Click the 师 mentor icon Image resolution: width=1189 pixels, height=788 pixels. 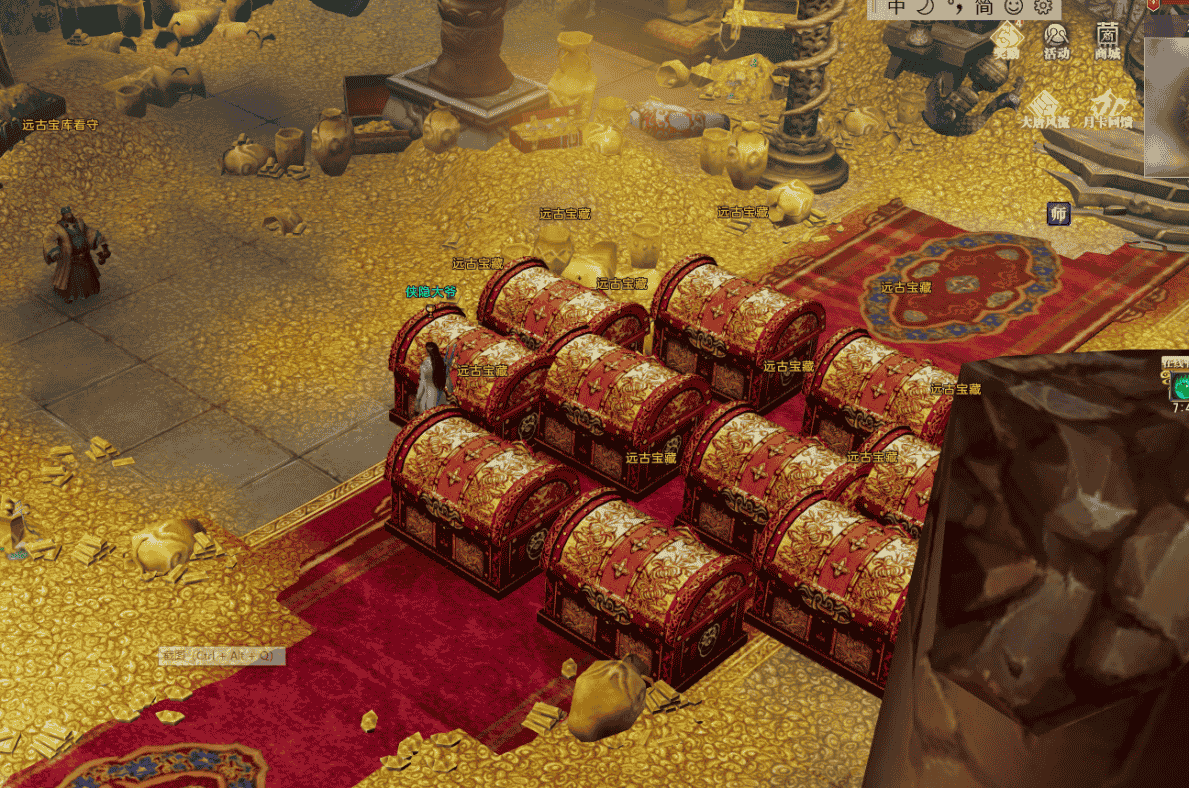[1059, 214]
